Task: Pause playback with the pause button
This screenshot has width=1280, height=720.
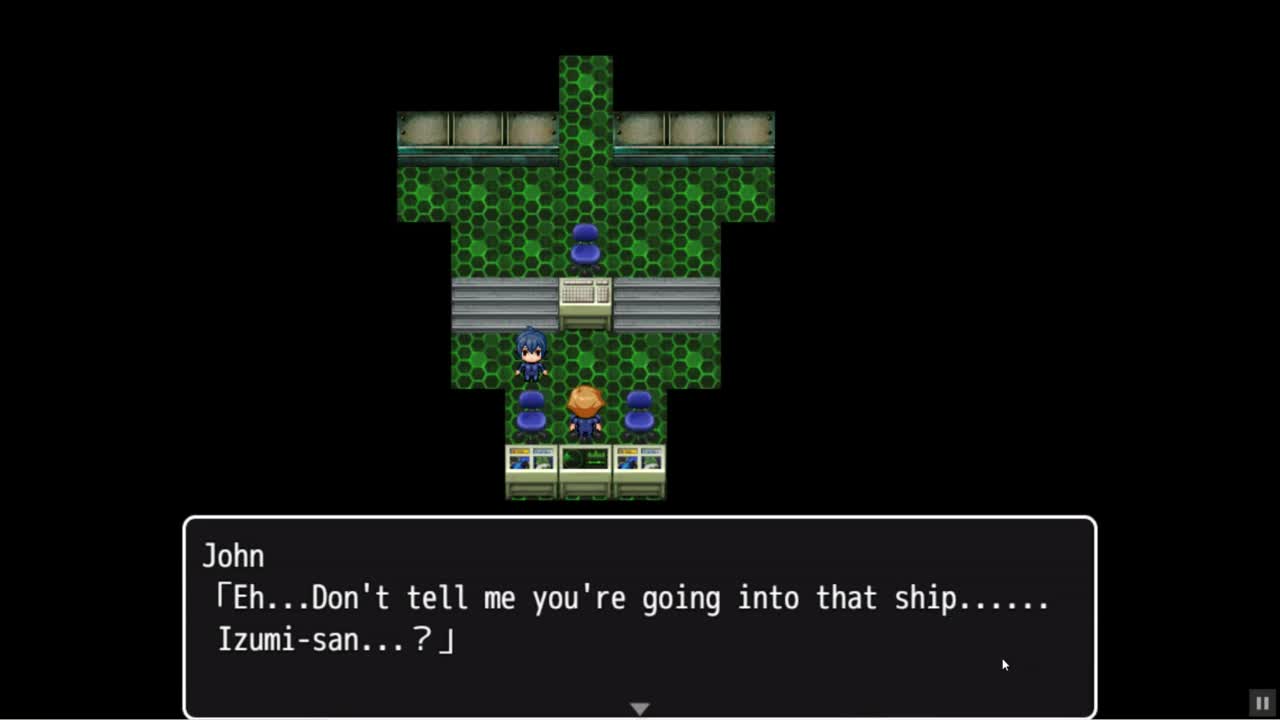Action: (x=1262, y=703)
